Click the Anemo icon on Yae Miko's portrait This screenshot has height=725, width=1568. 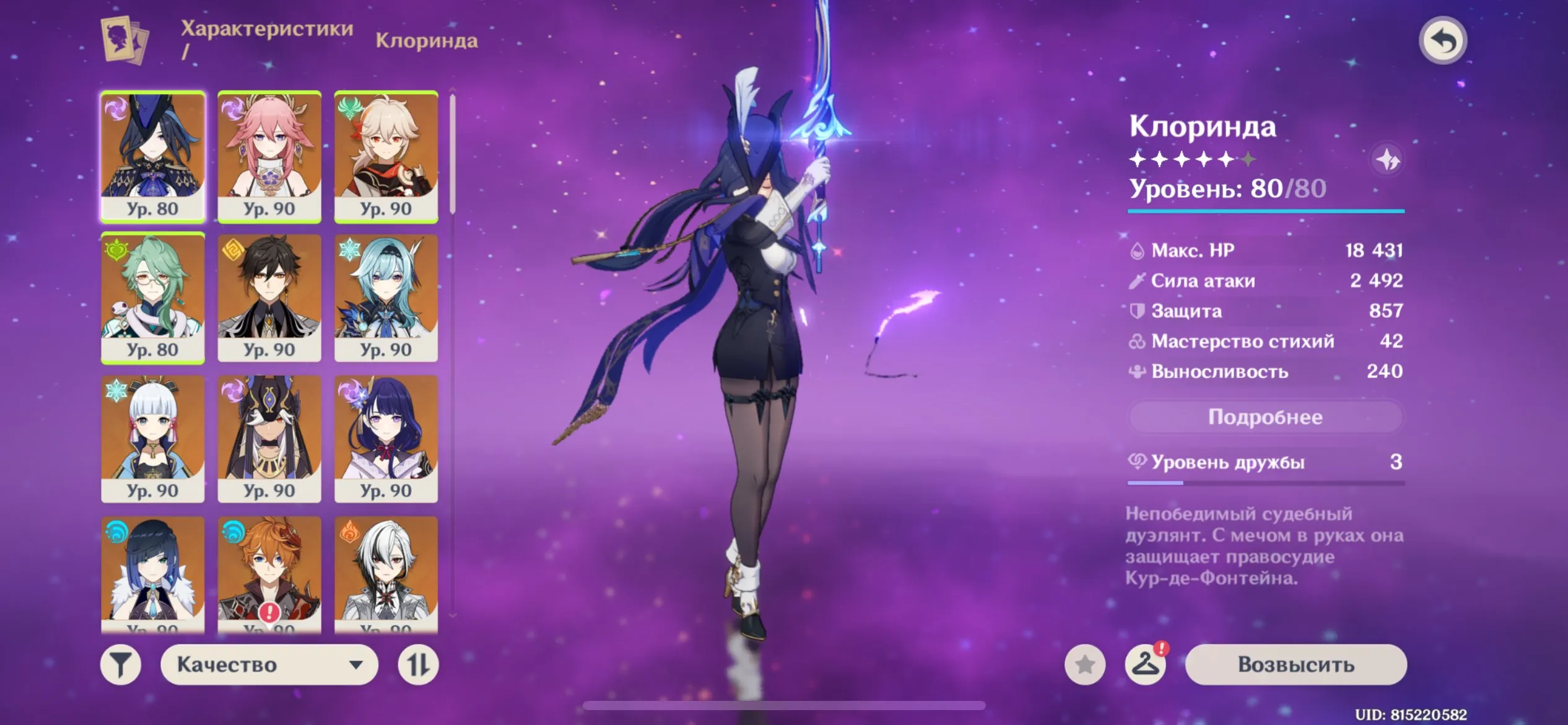click(x=232, y=107)
